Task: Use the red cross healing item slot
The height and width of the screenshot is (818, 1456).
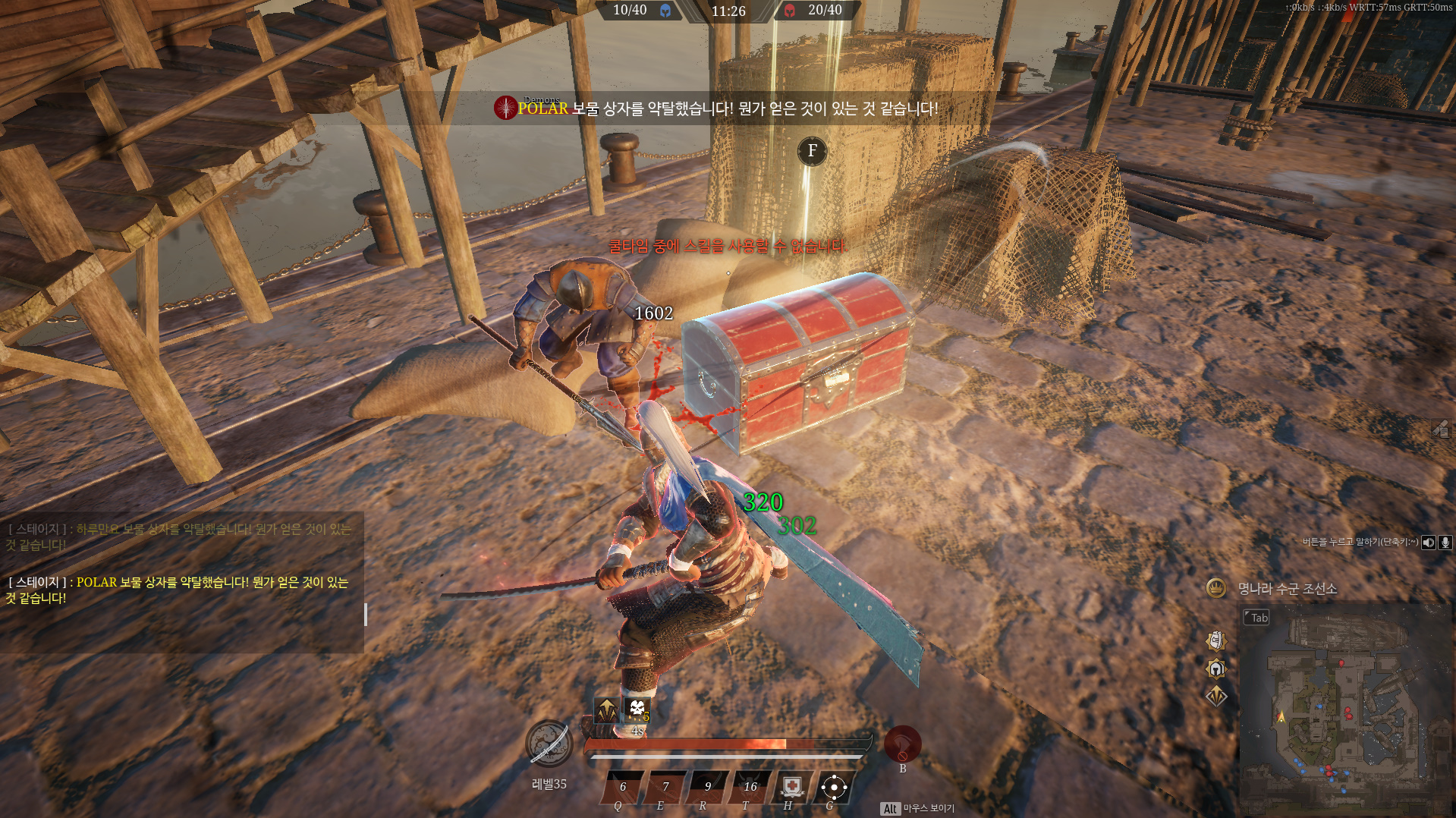Action: point(792,787)
